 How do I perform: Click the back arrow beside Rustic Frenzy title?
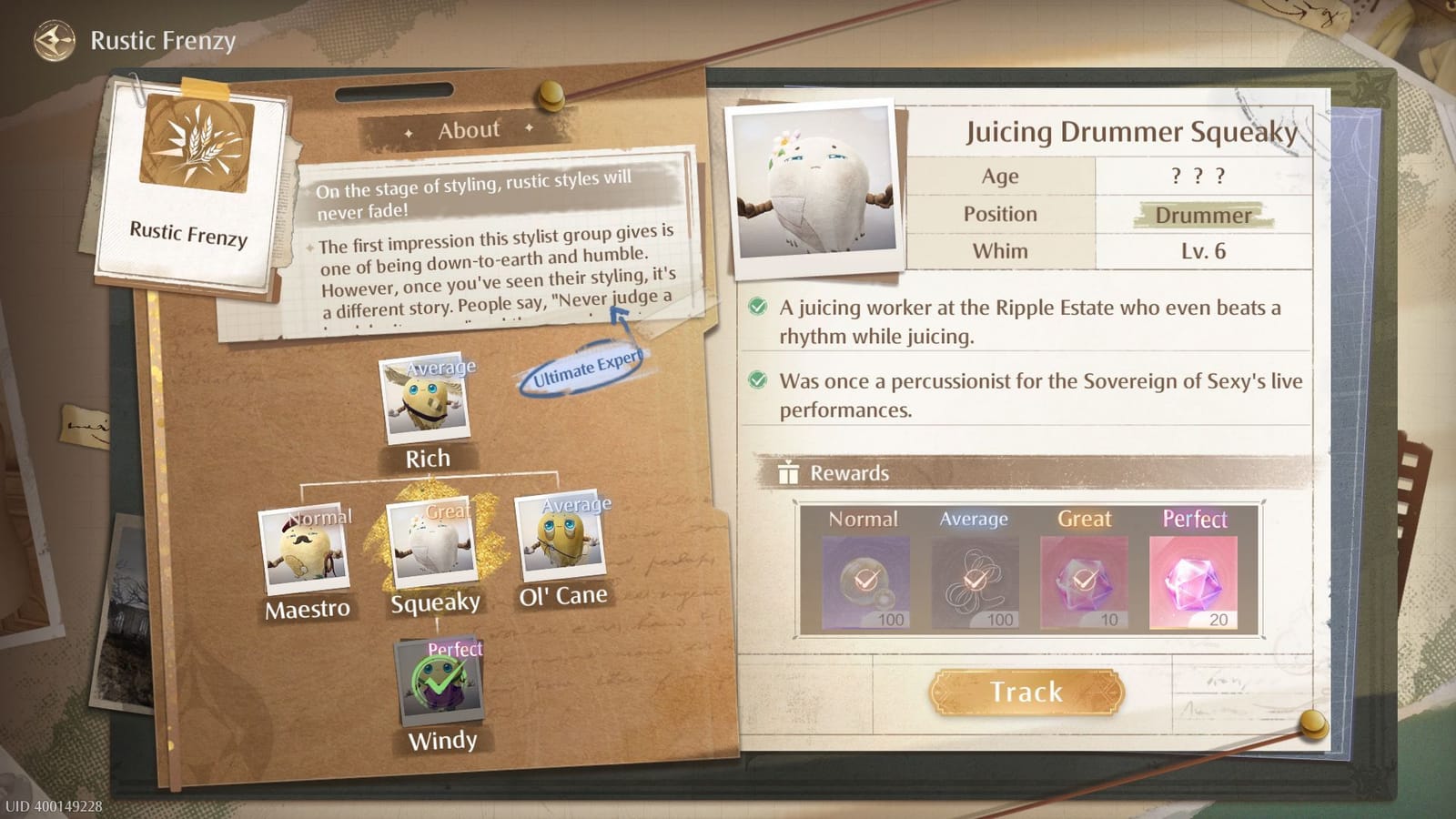pyautogui.click(x=56, y=38)
